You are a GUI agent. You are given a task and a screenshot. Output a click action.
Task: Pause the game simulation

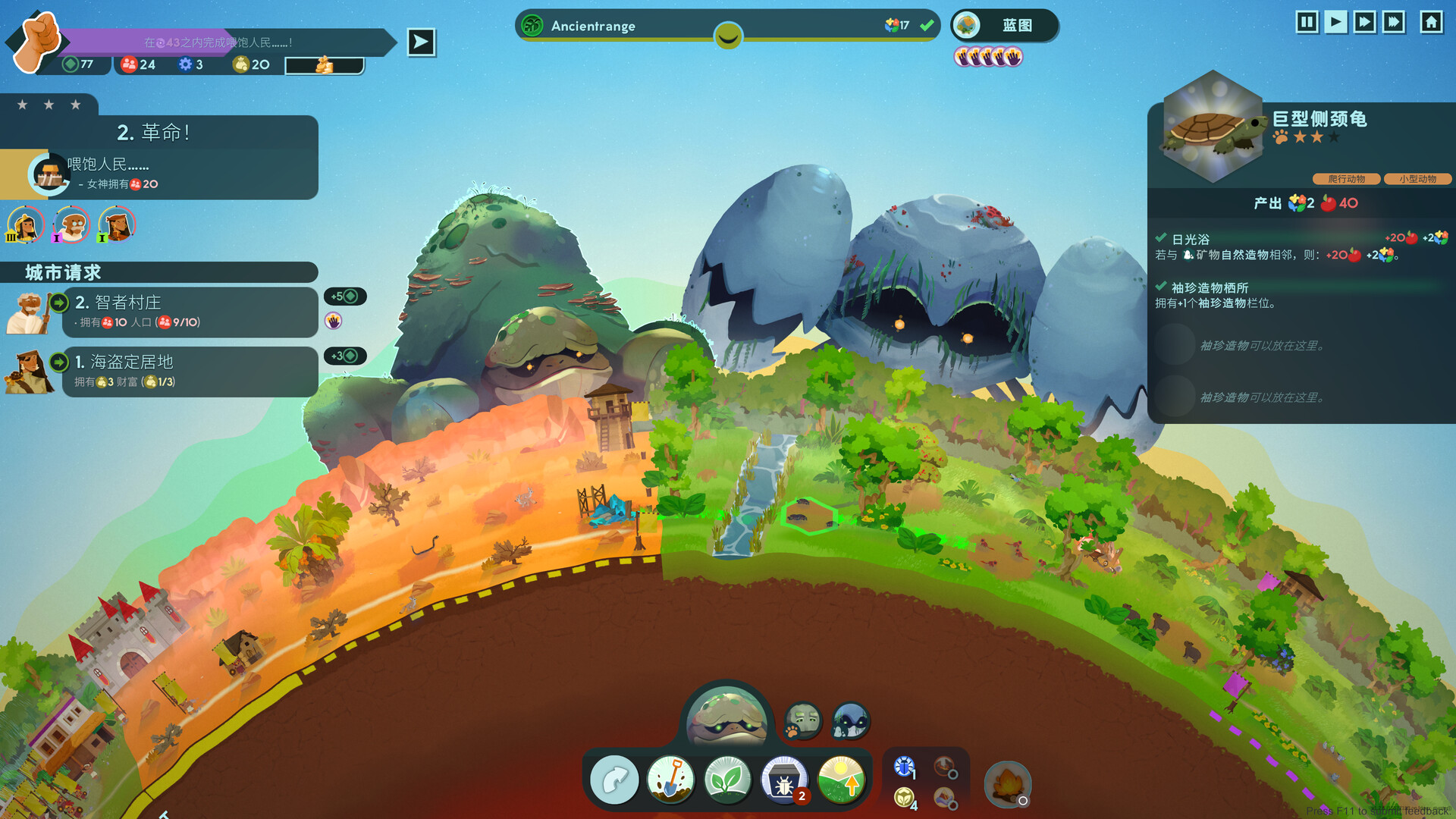click(1307, 23)
